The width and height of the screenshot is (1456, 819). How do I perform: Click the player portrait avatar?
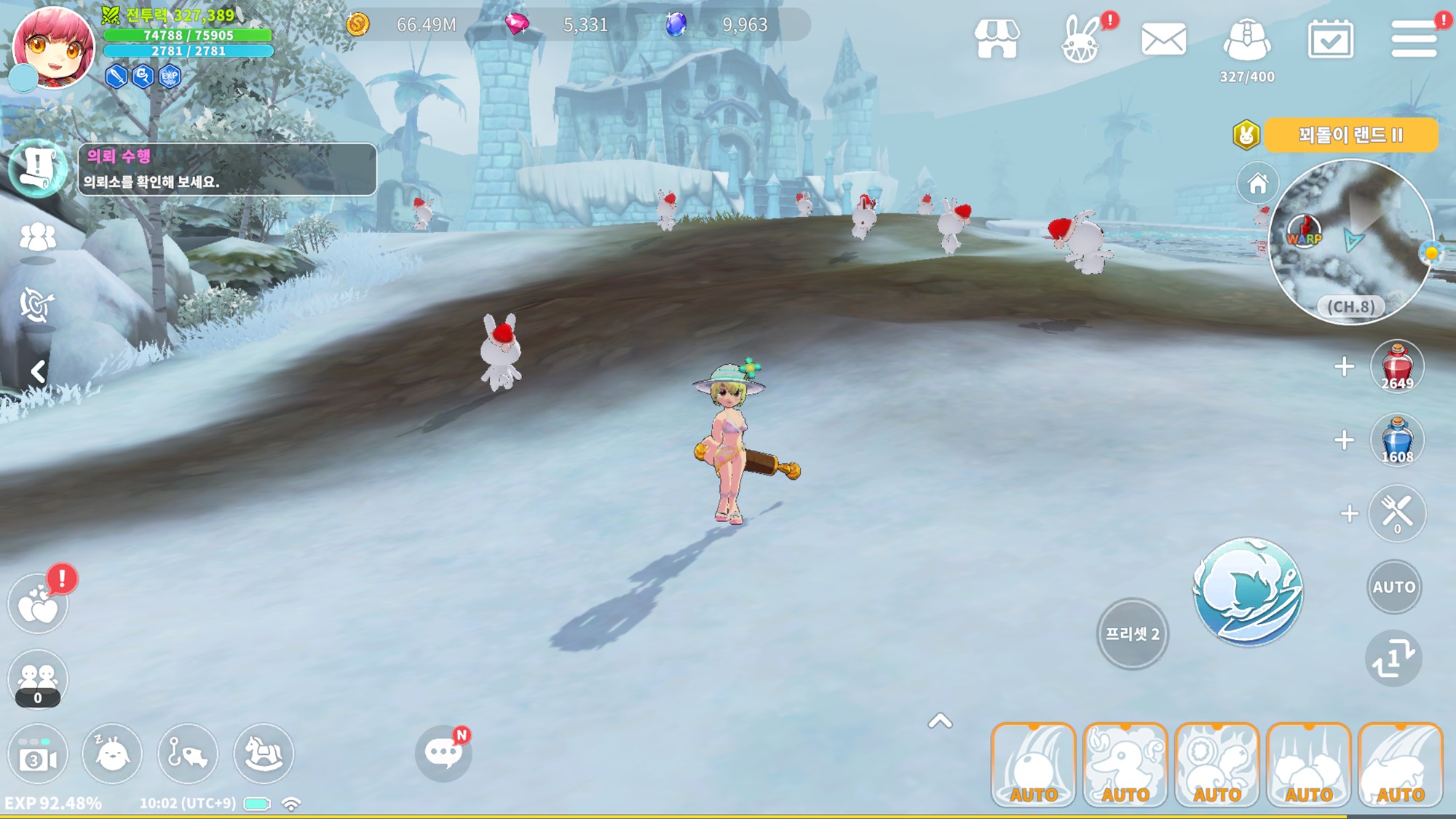53,47
